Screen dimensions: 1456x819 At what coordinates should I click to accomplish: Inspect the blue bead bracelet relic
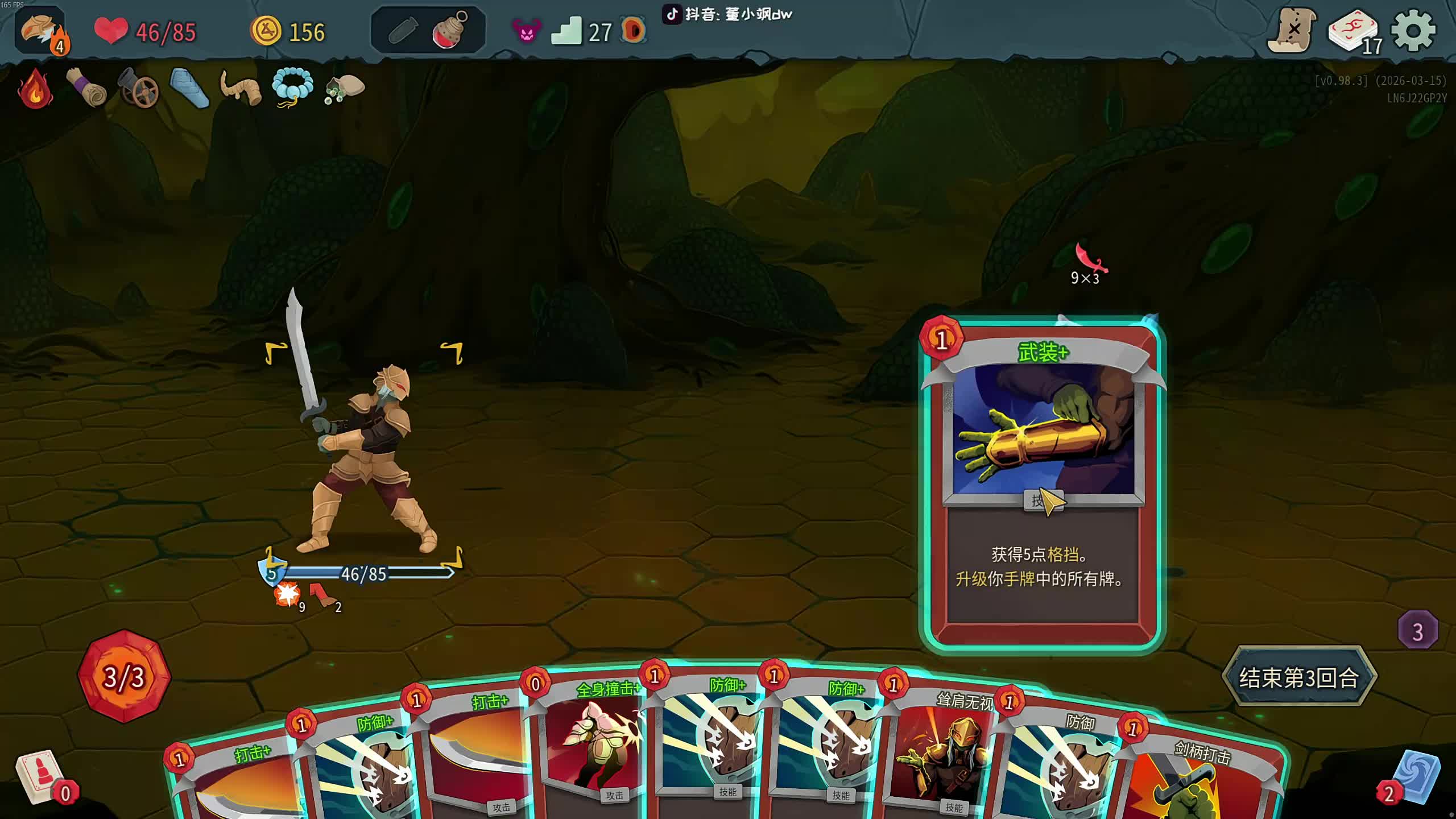(292, 88)
